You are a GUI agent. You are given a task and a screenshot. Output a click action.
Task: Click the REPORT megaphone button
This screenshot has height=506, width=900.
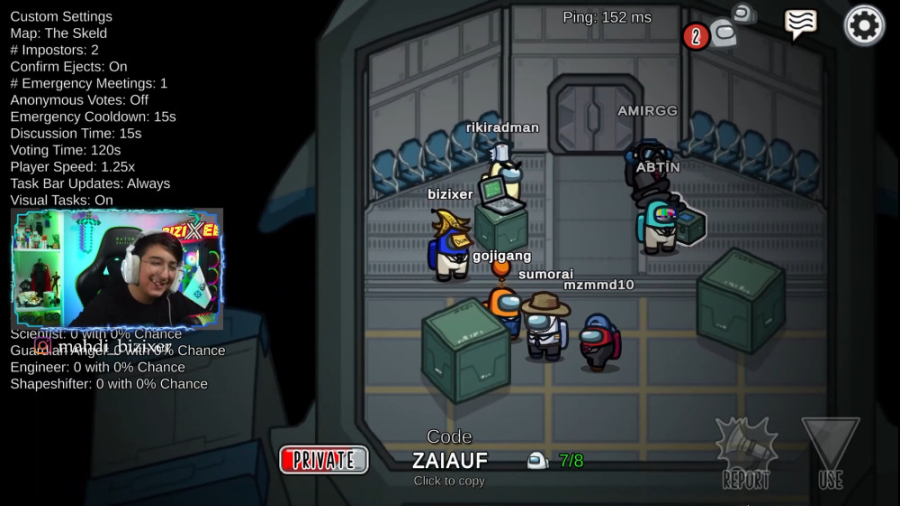(746, 453)
